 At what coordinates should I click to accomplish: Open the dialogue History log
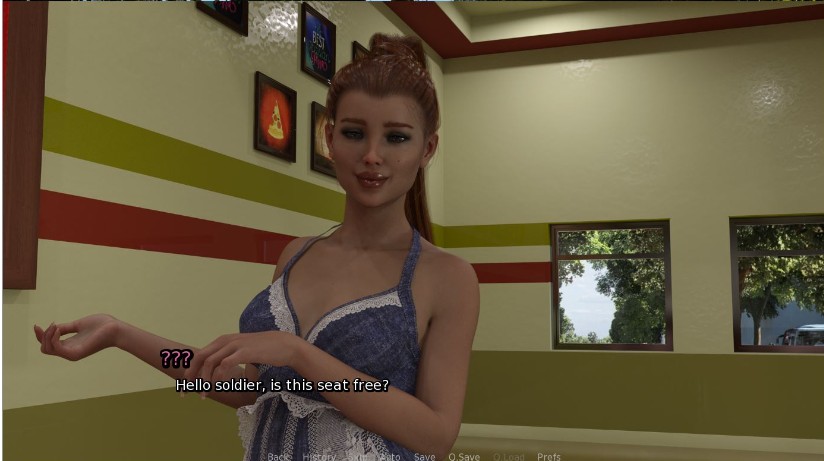pyautogui.click(x=319, y=457)
